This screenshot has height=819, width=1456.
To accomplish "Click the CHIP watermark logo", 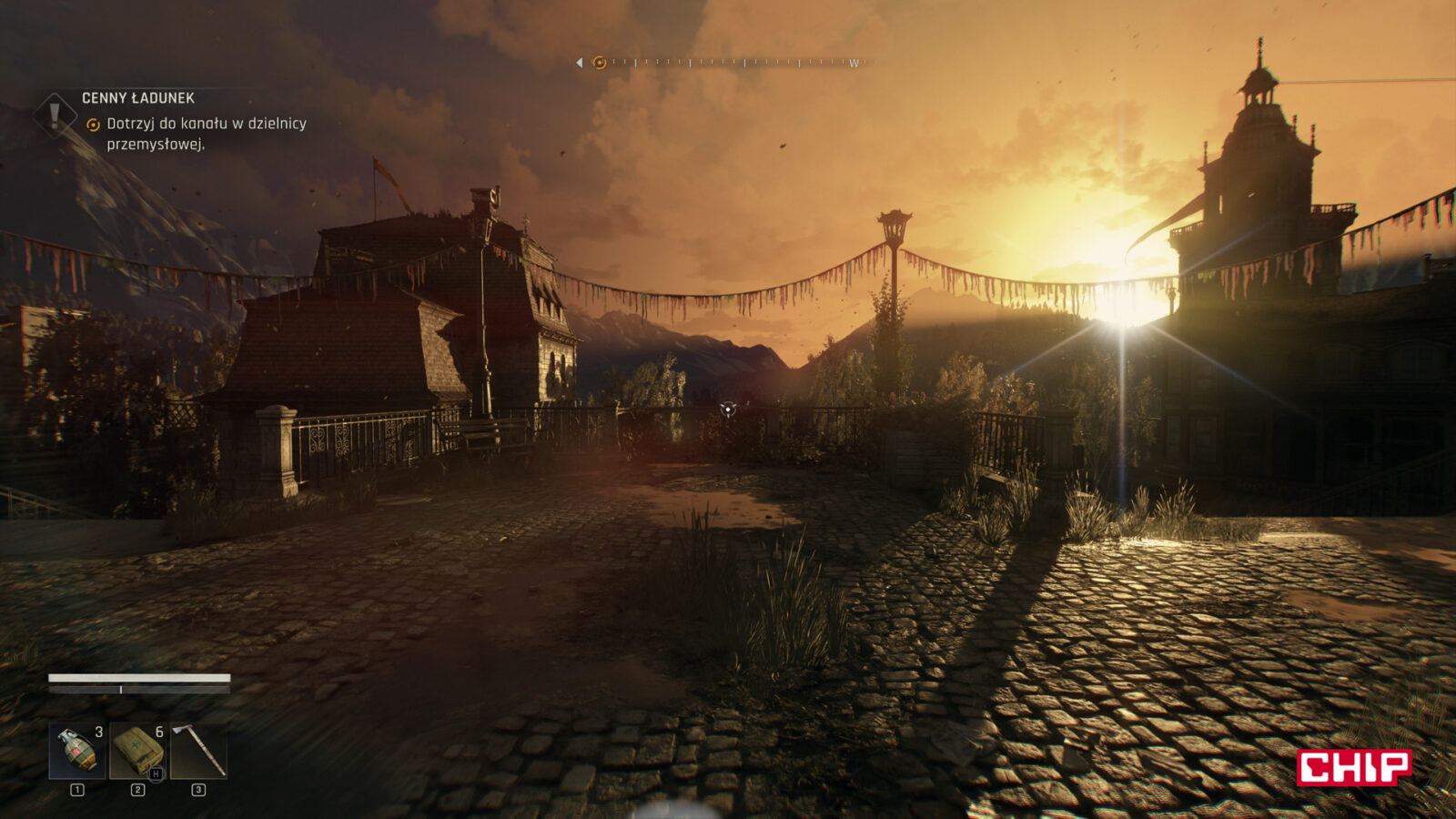I will click(1353, 767).
